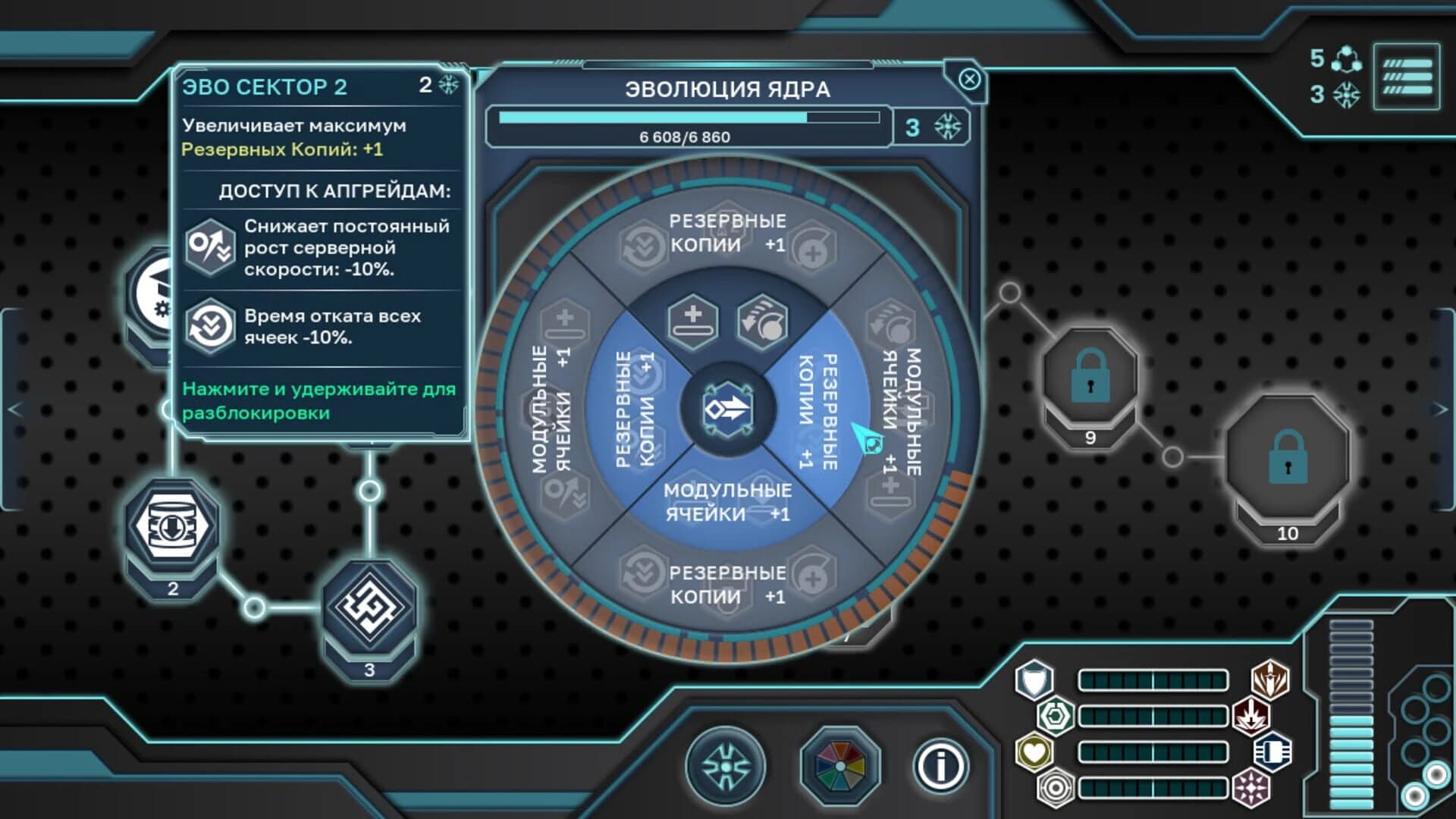Image resolution: width=1456 pixels, height=819 pixels.
Task: Hold to unlock ЭВО СЕКТОР 2
Action: pos(318,399)
